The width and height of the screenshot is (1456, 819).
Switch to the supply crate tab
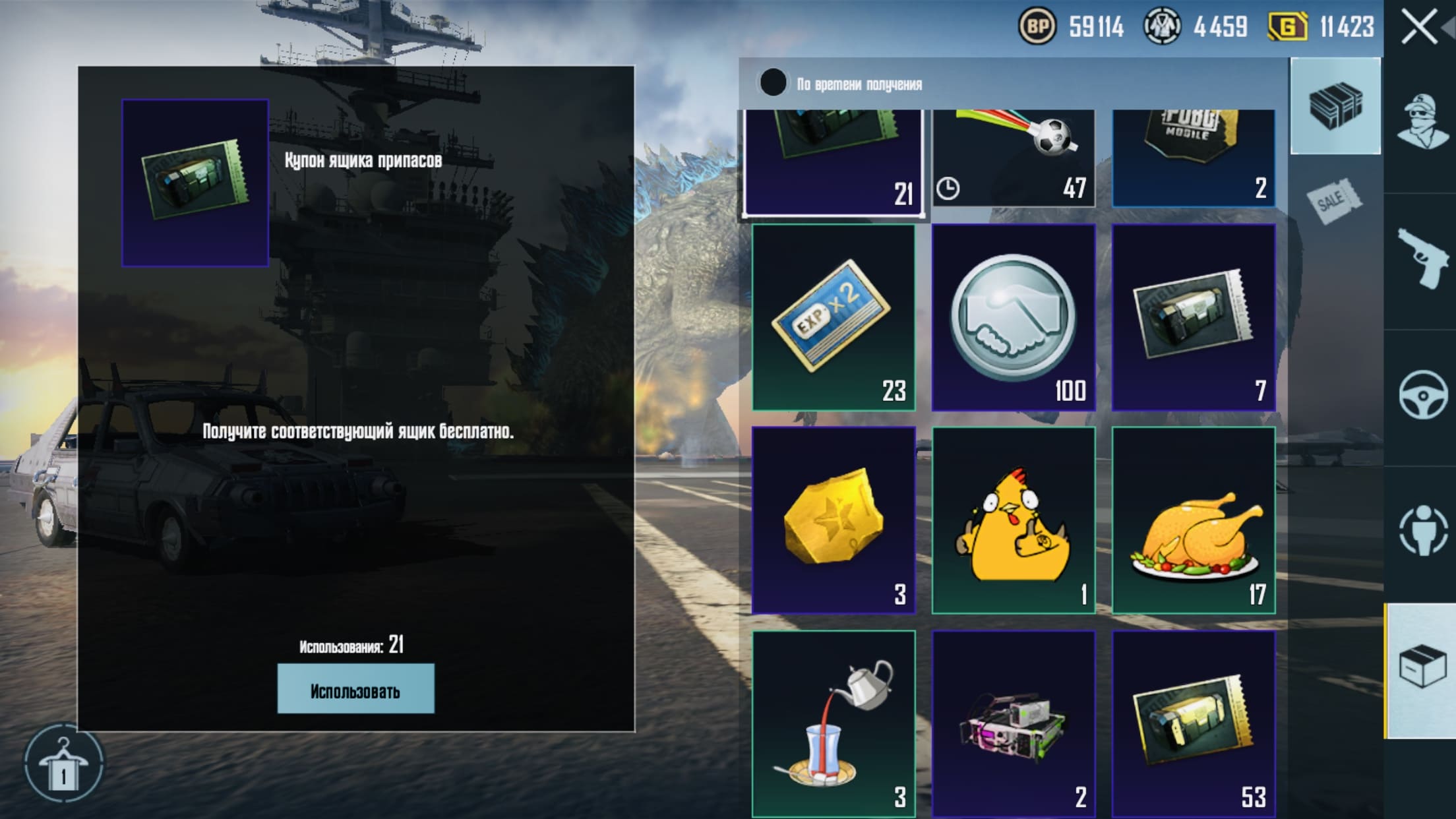(1335, 106)
